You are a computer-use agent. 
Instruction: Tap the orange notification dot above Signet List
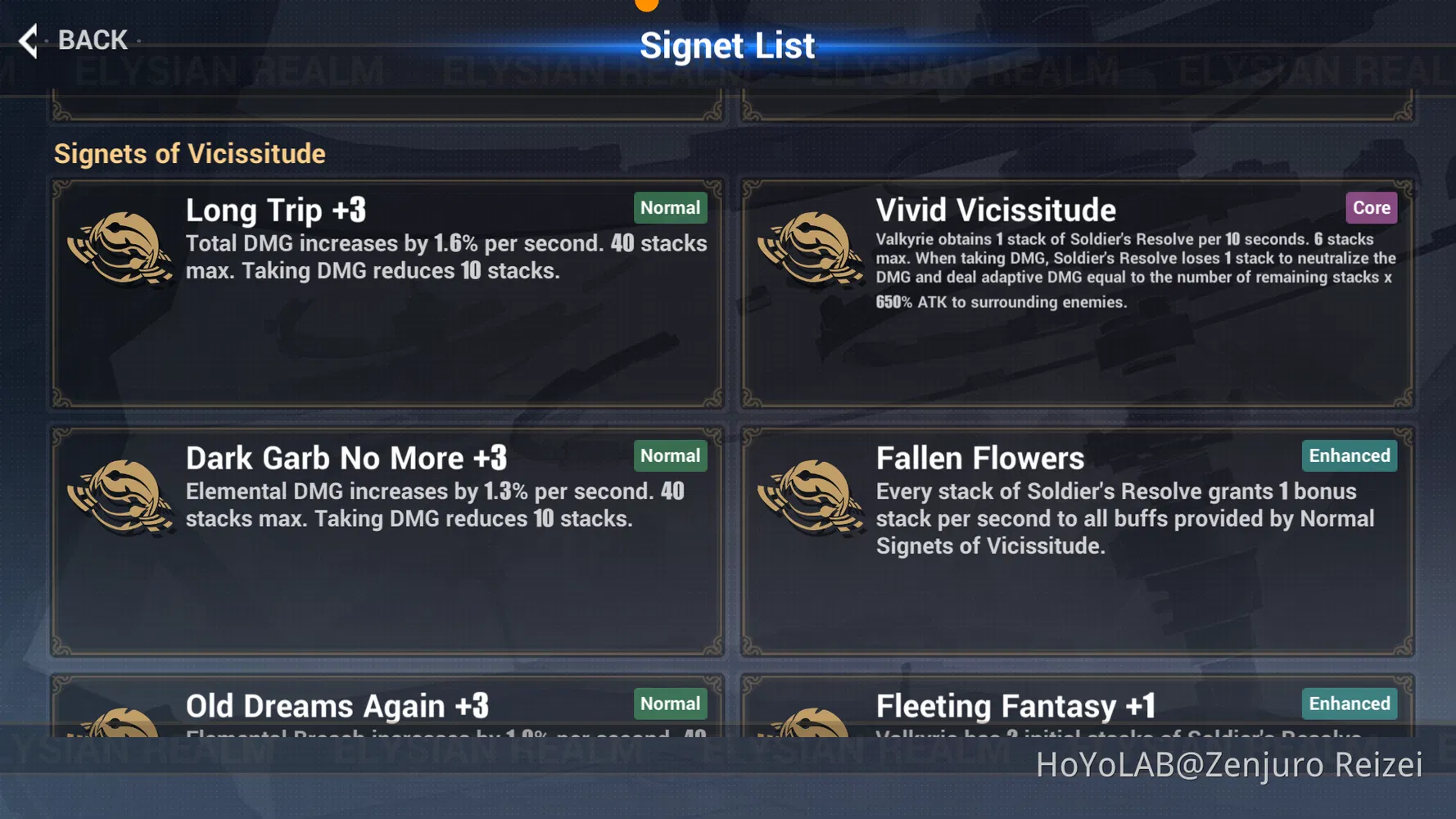click(x=647, y=4)
